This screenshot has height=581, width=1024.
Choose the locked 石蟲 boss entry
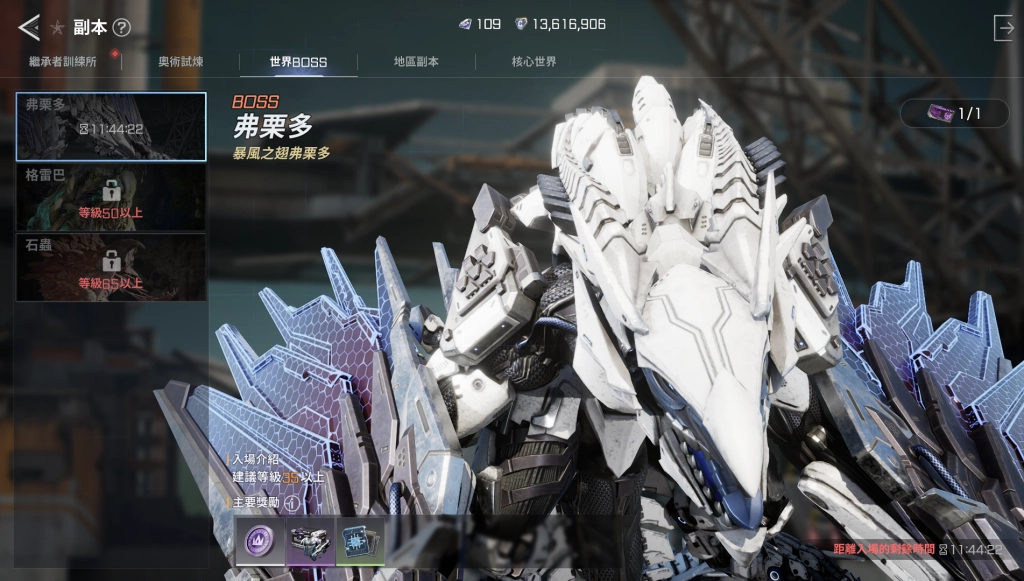tap(111, 267)
